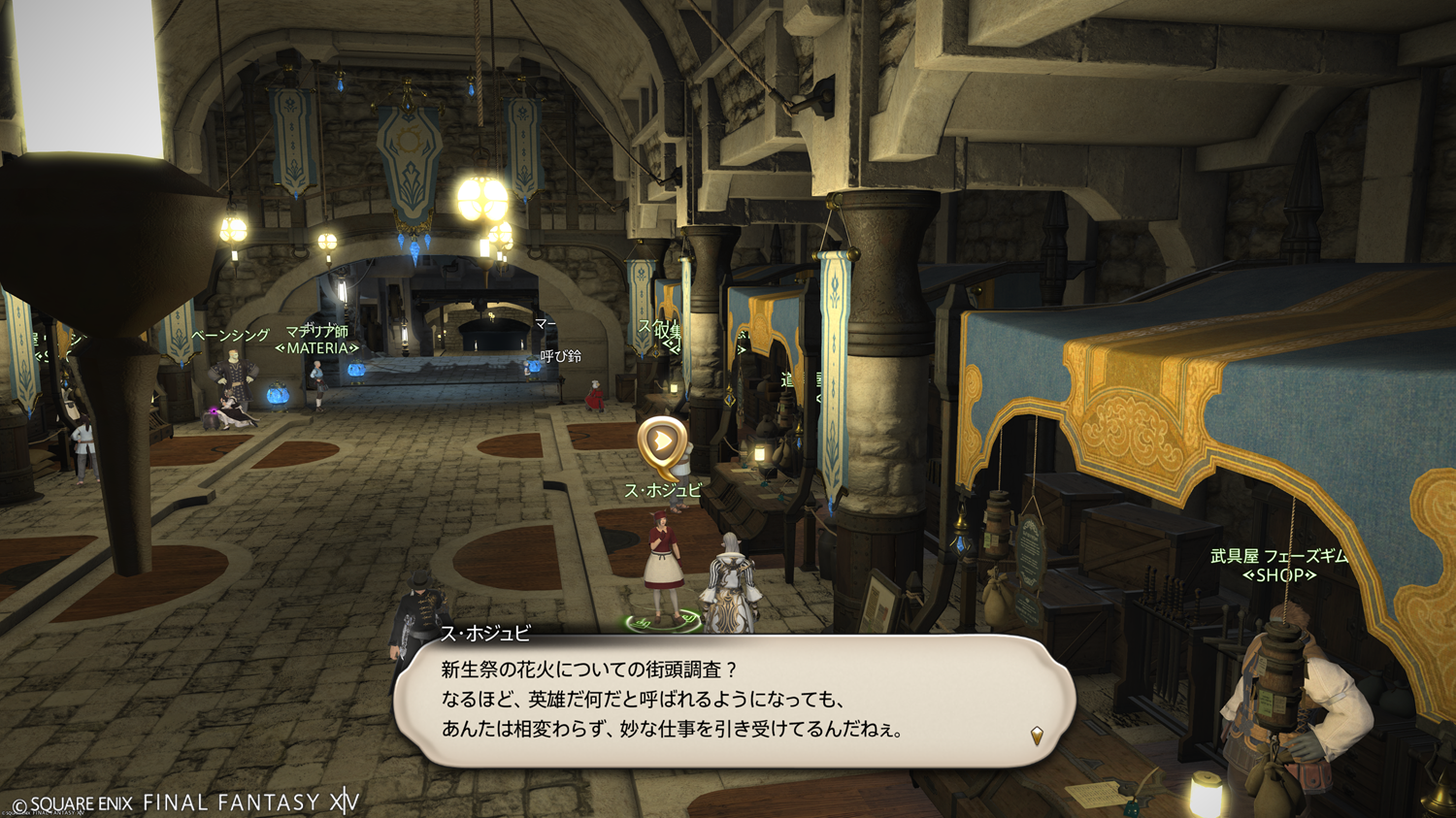Select the 武具屋 フェーズギム SHOP nameplate

(1279, 566)
